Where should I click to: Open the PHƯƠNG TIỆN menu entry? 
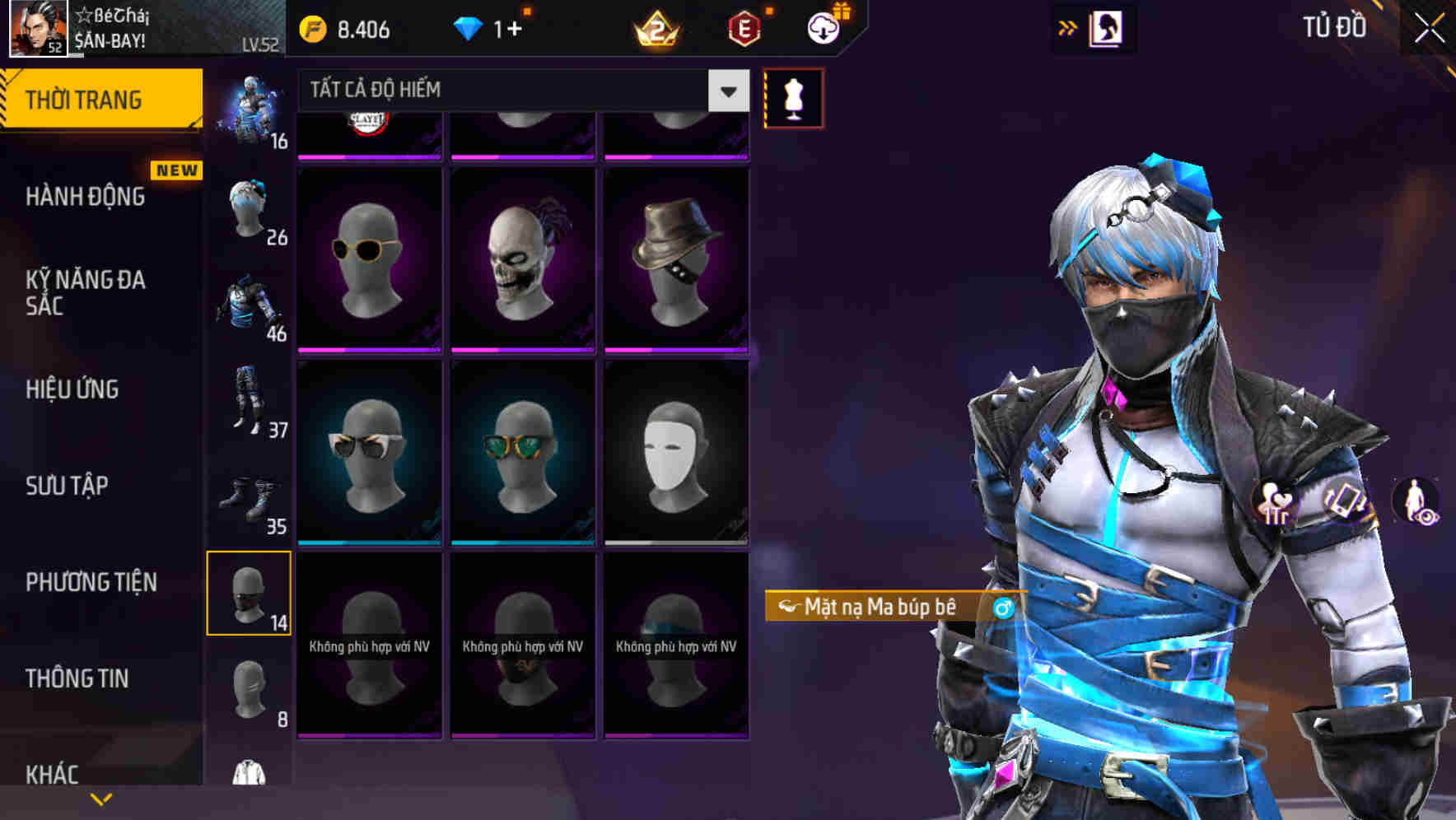click(91, 581)
